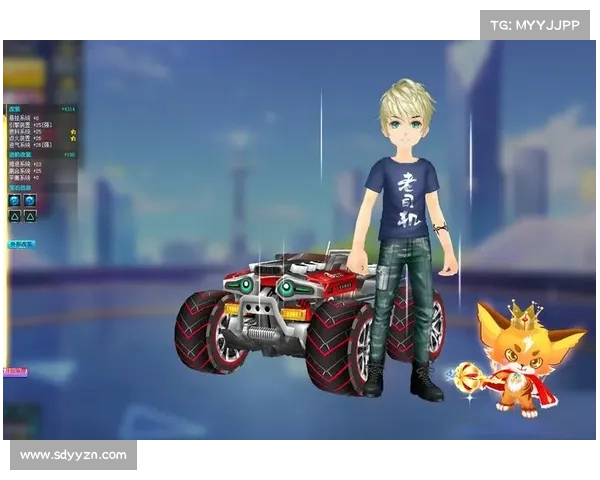Open the www.sdyyzn.com watermark link

tap(74, 455)
